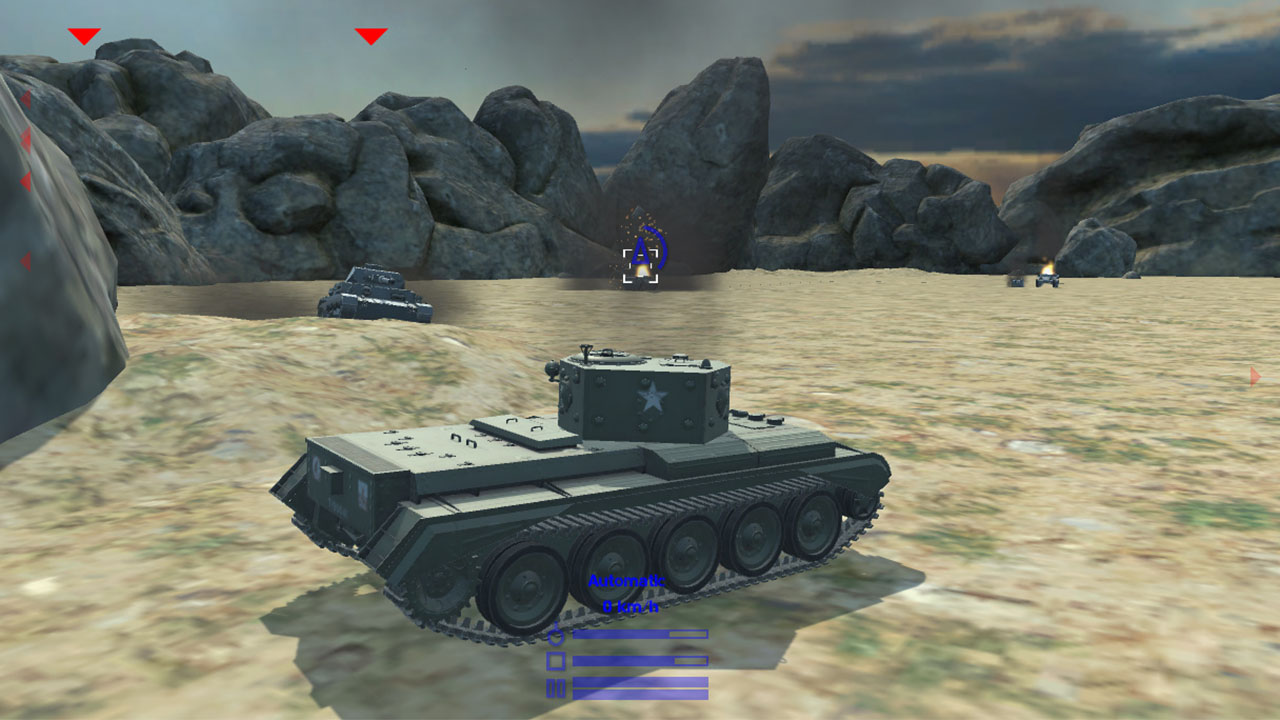Click the topmost red chevron on the left cliff
Image resolution: width=1280 pixels, height=720 pixels.
click(27, 98)
